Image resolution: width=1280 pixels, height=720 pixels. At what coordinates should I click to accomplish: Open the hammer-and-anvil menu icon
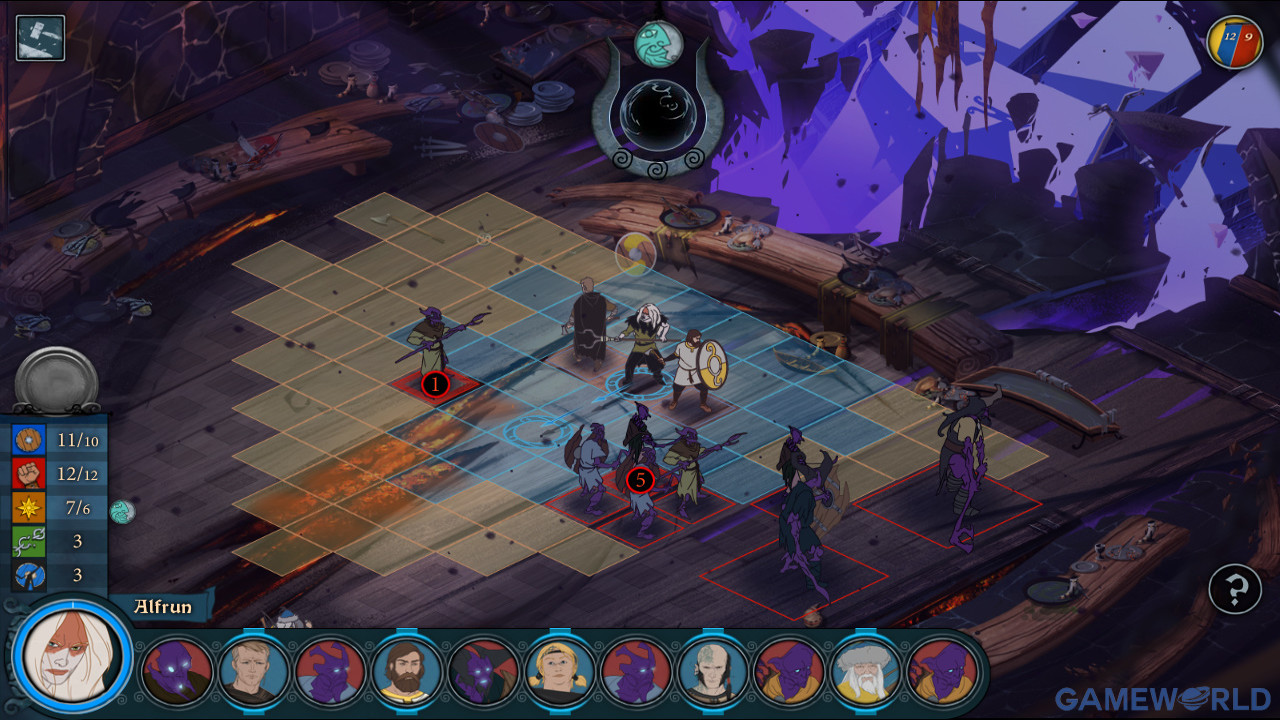click(x=40, y=38)
